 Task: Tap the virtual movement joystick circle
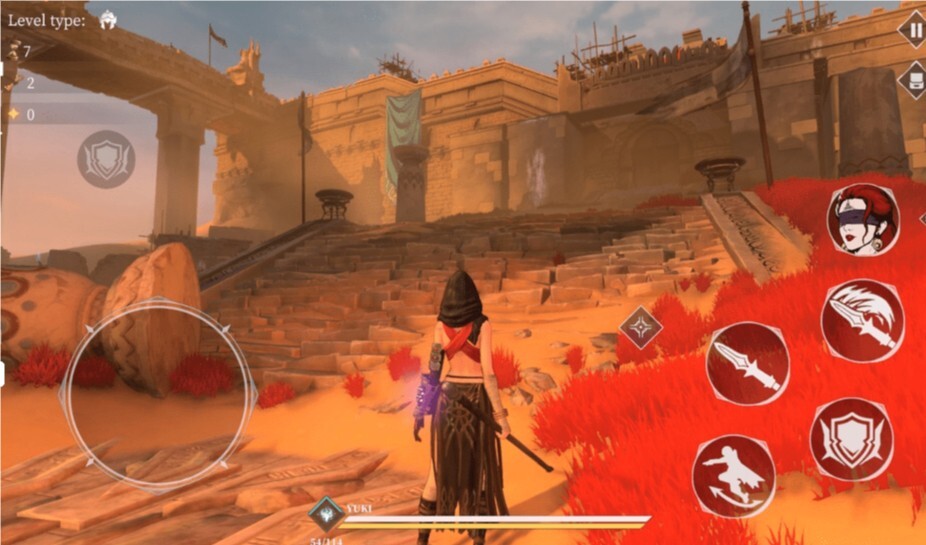(x=158, y=395)
